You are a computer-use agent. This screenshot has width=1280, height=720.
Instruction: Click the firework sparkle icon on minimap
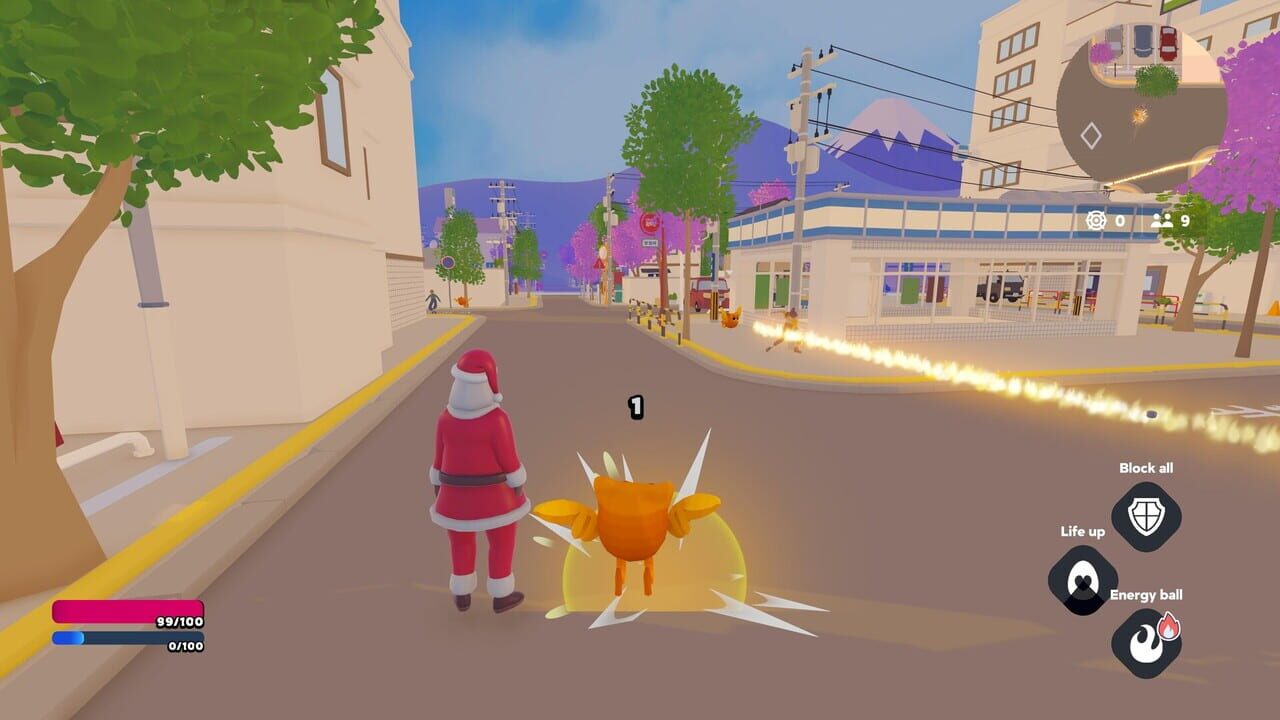pos(1139,115)
